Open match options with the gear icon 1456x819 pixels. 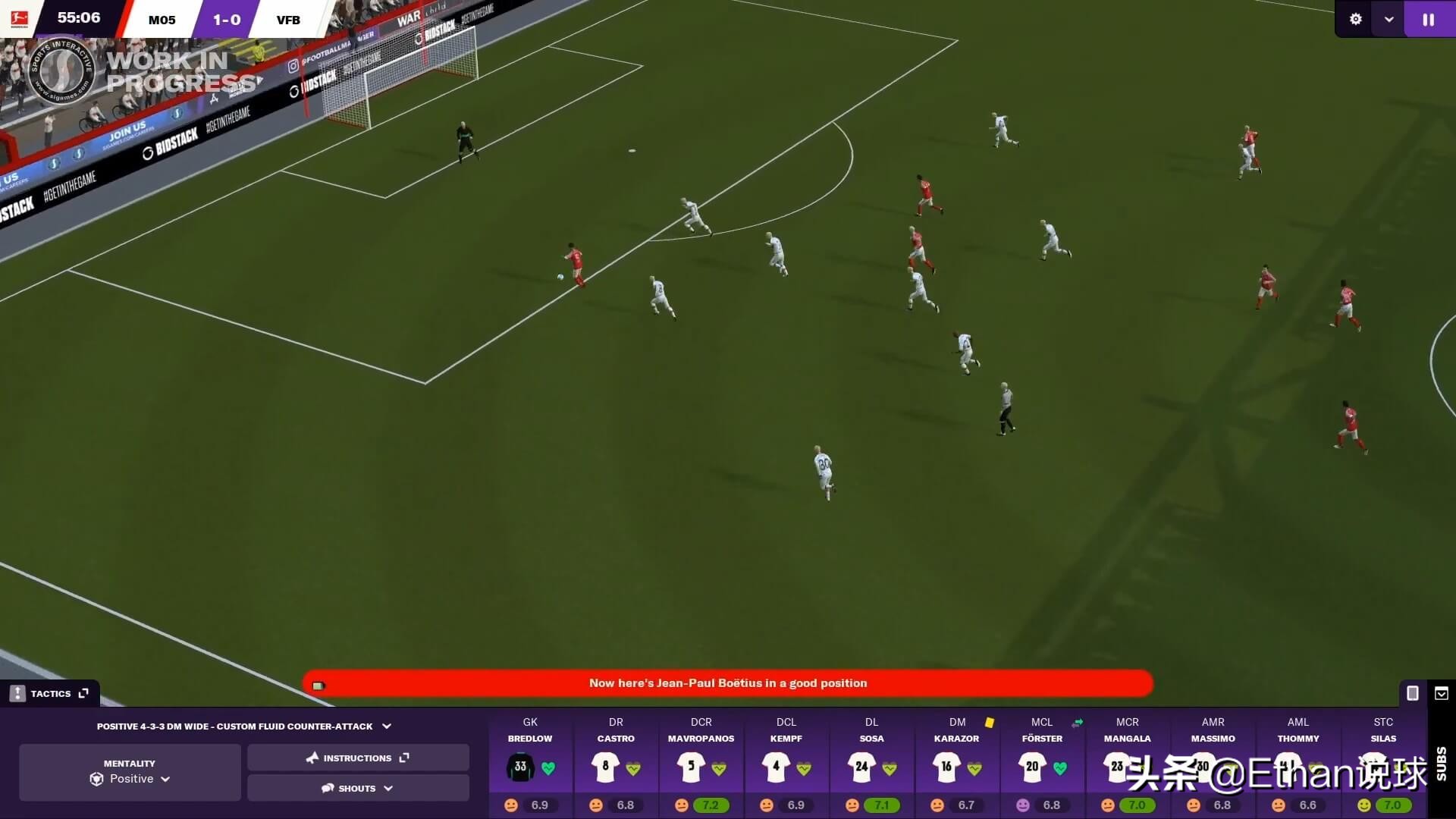[x=1355, y=19]
